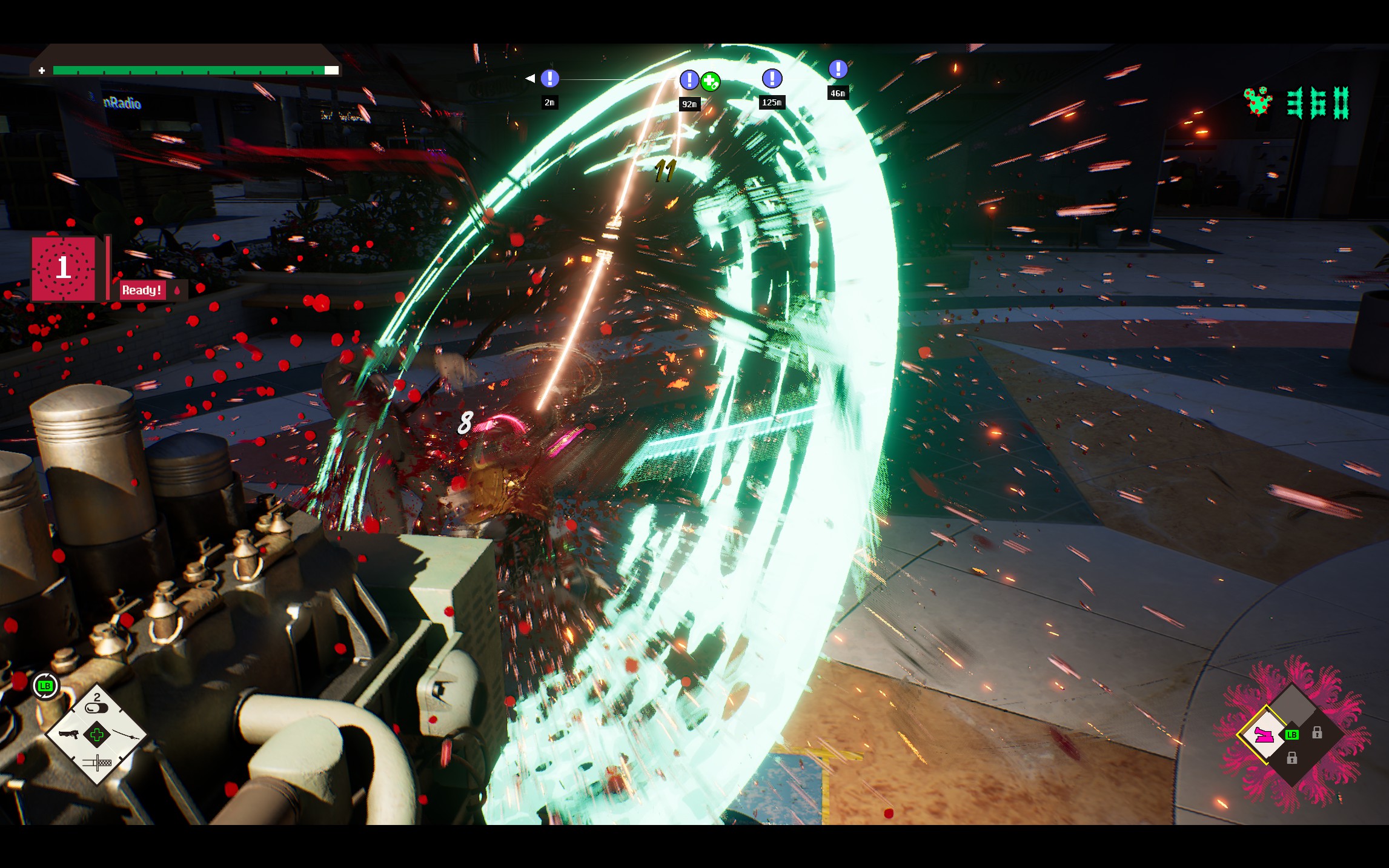Select the shotgun in the weapon diamond
This screenshot has height=868, width=1389.
point(68,735)
